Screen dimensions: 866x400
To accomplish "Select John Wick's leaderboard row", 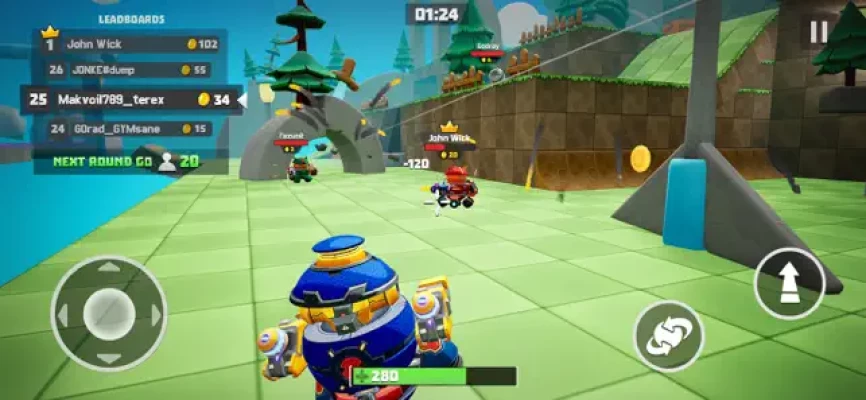I will (132, 44).
